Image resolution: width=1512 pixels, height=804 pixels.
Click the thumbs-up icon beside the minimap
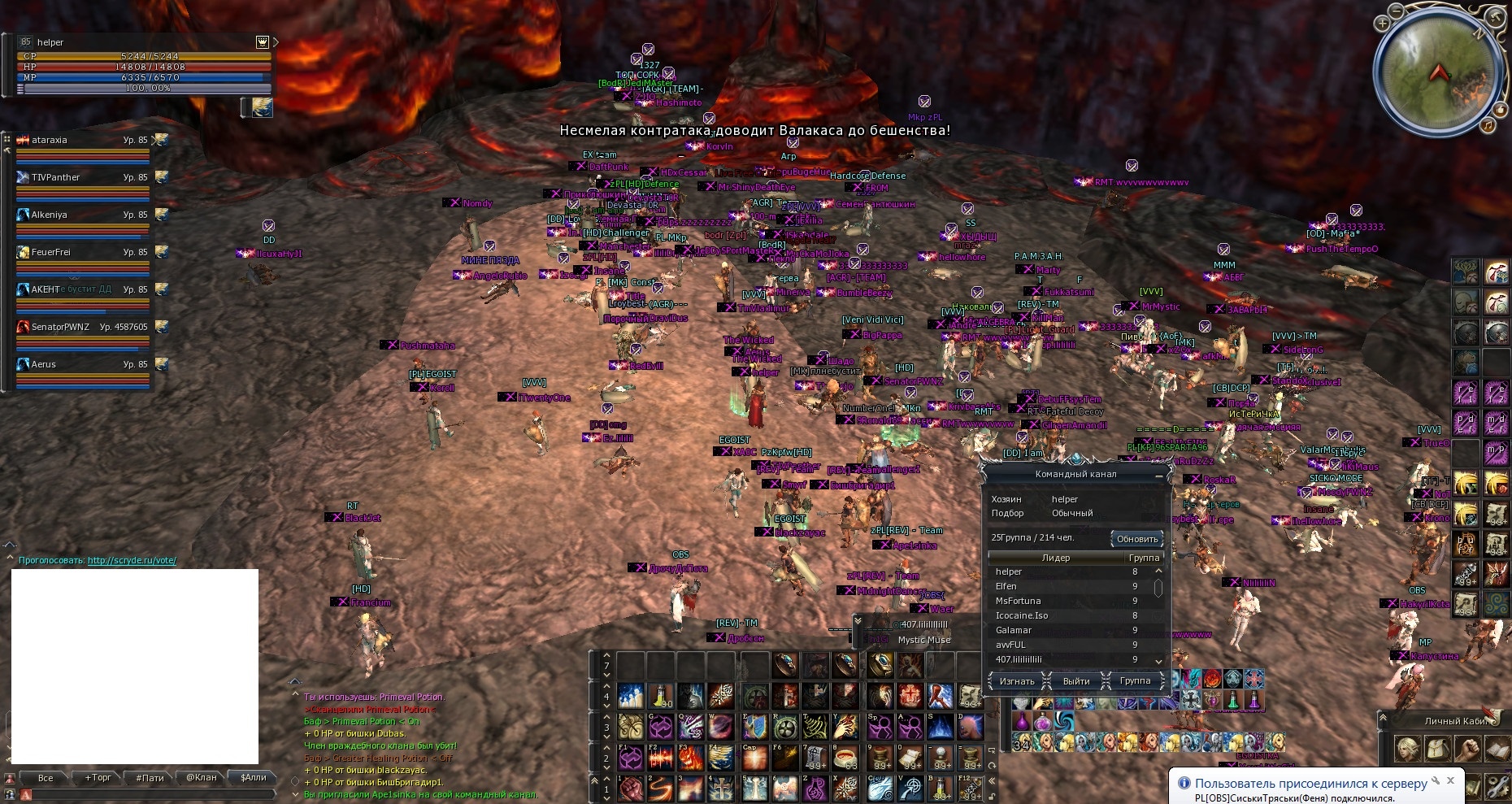[1500, 109]
